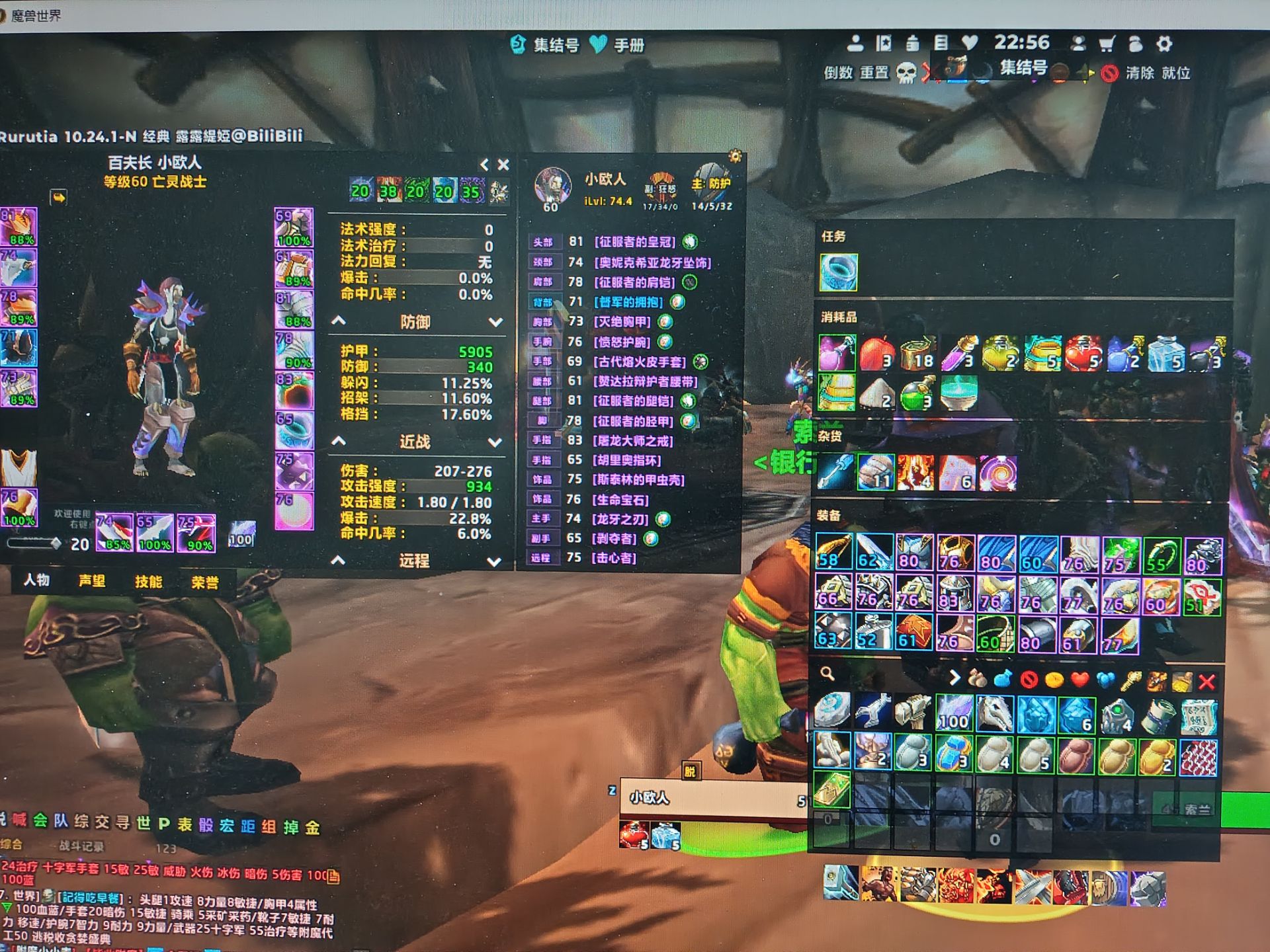The width and height of the screenshot is (1270, 952).
Task: Open the 技能 skills tab
Action: (148, 582)
